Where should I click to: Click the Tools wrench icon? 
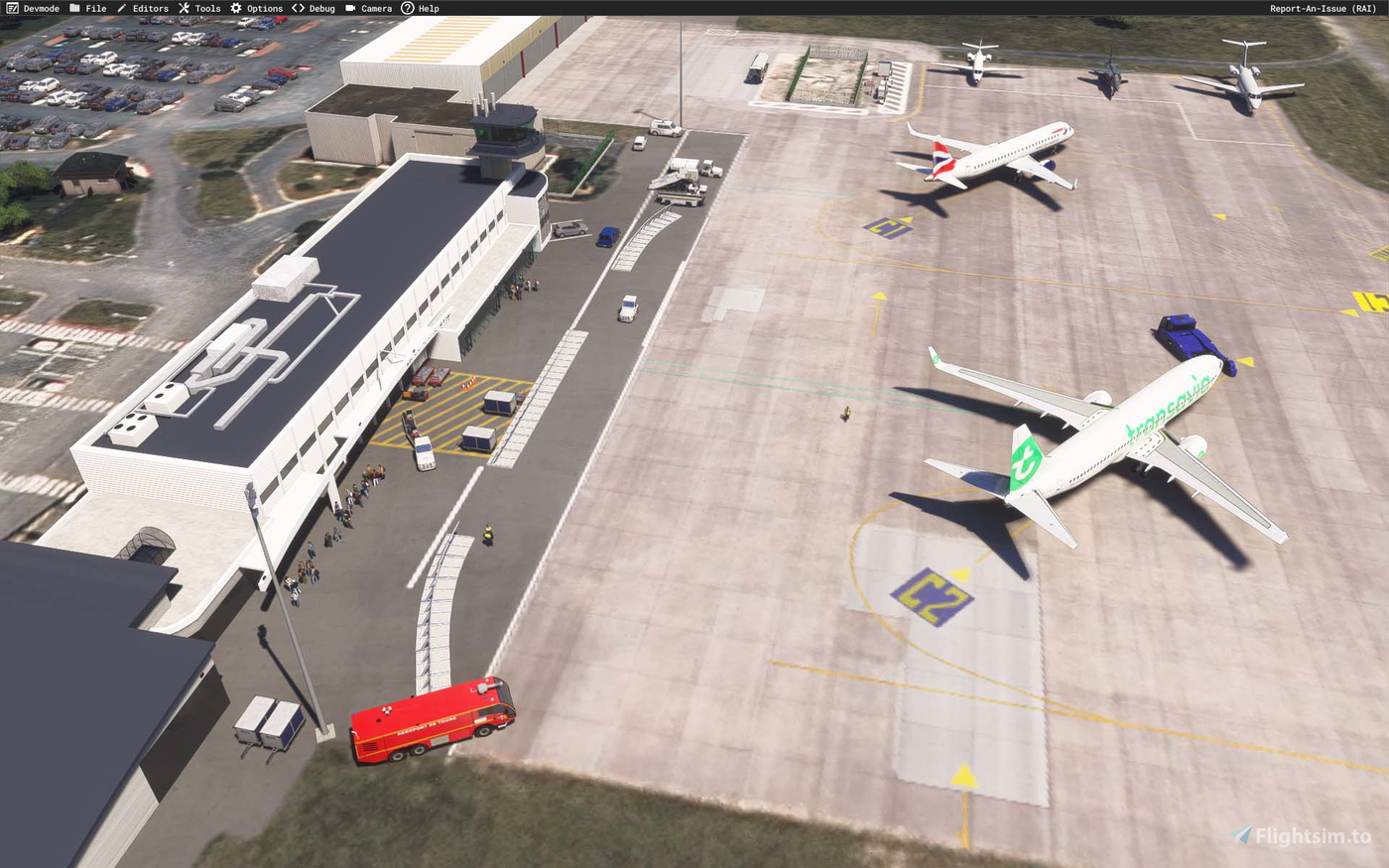click(184, 8)
